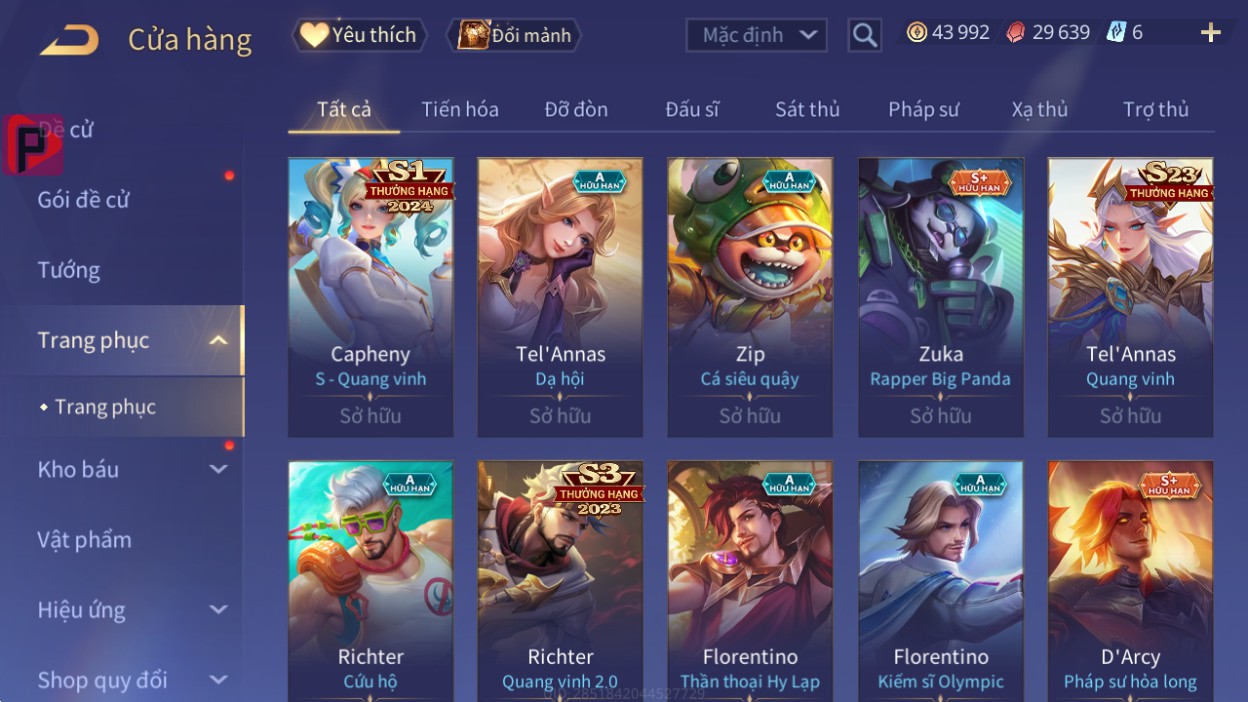Add currency with the plus button

1210,33
